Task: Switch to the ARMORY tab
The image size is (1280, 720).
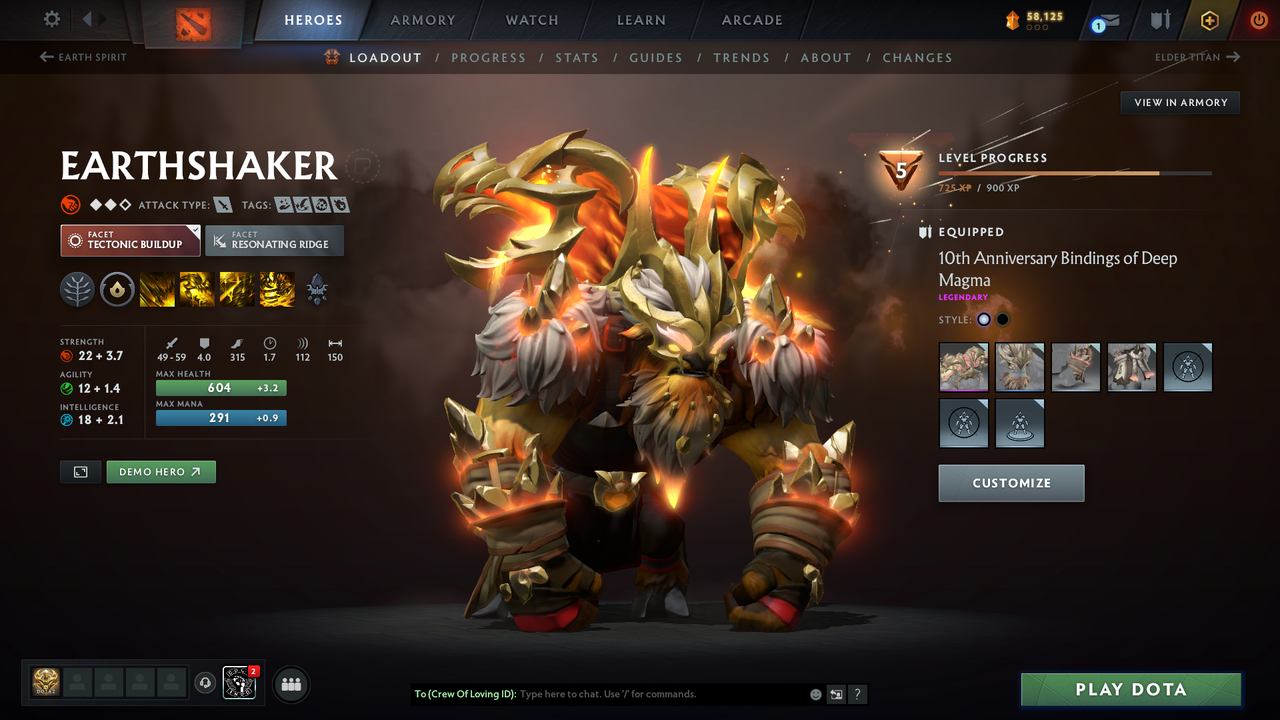Action: 422,20
